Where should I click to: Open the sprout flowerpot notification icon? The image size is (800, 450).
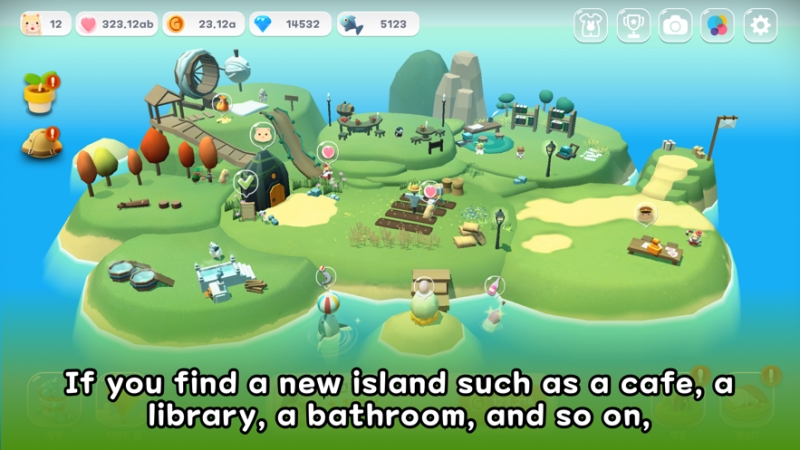pos(40,93)
